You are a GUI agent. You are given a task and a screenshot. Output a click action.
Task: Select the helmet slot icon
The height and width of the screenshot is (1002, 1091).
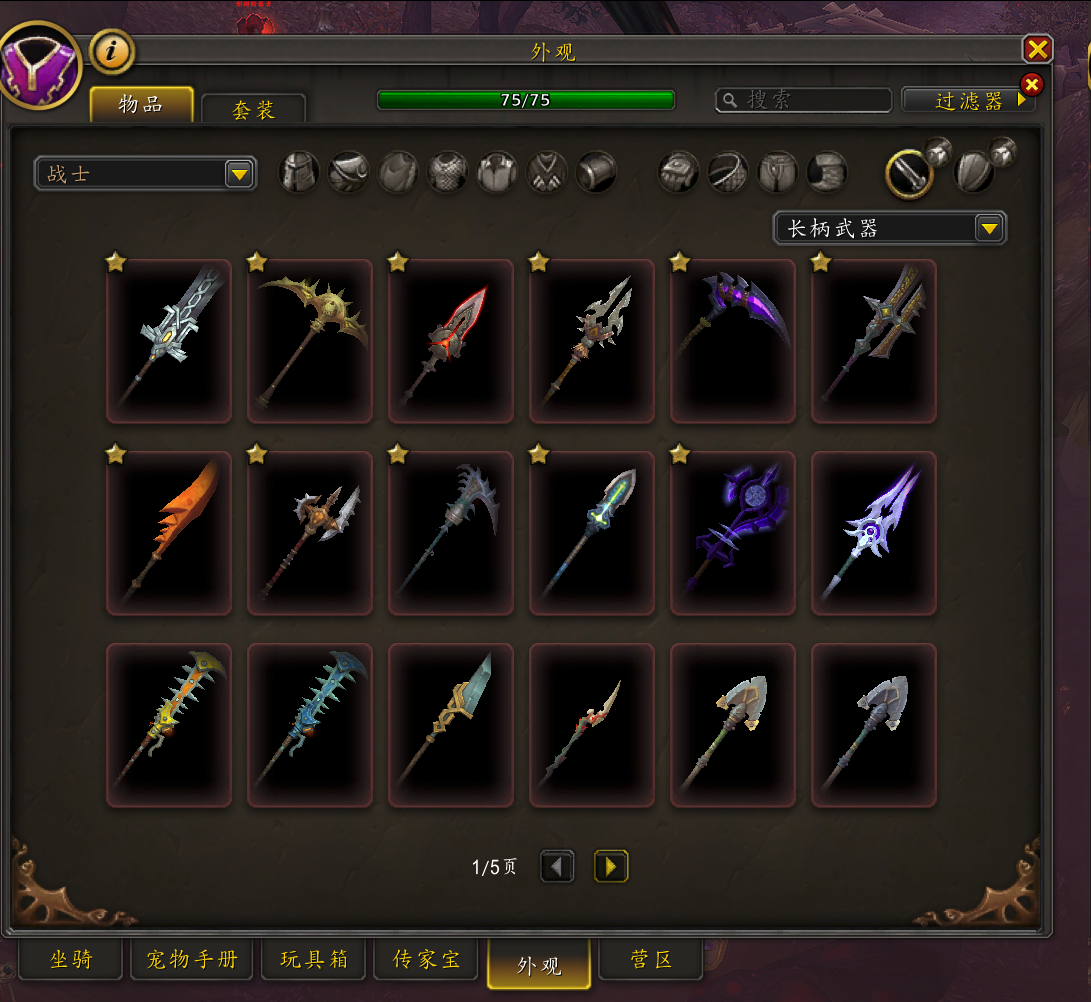coord(299,172)
